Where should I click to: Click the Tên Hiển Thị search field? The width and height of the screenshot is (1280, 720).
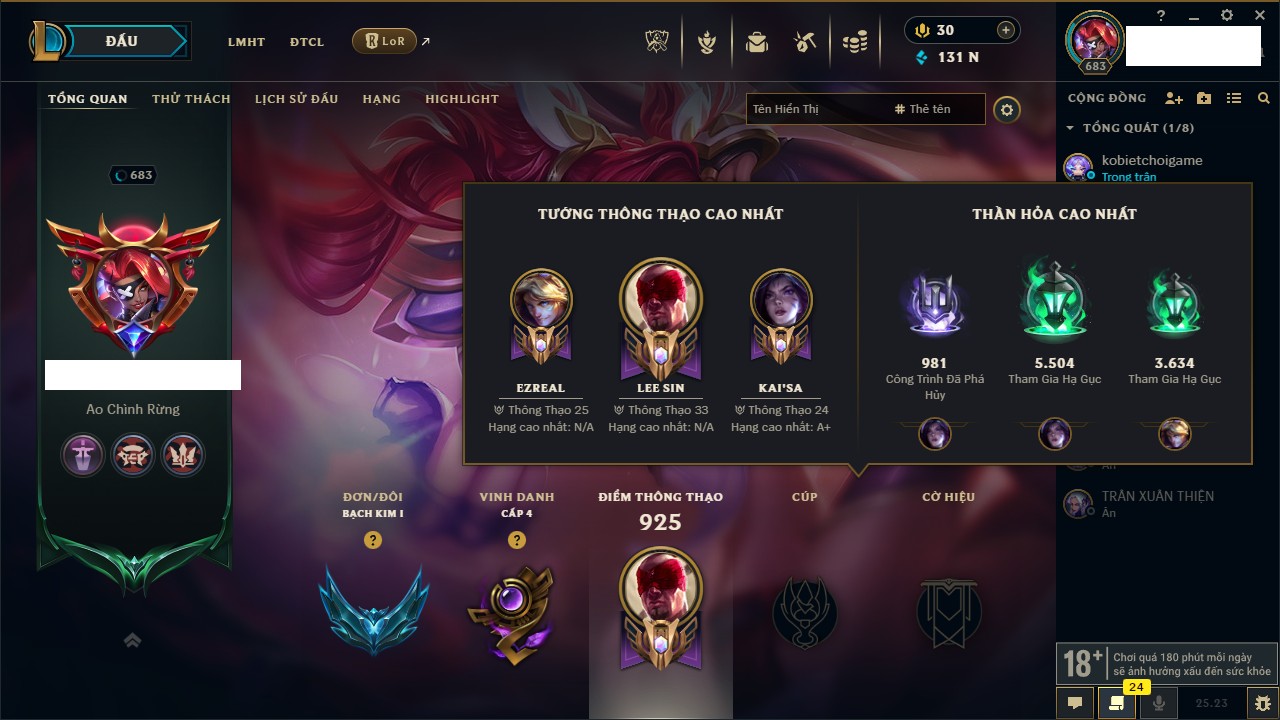(815, 109)
